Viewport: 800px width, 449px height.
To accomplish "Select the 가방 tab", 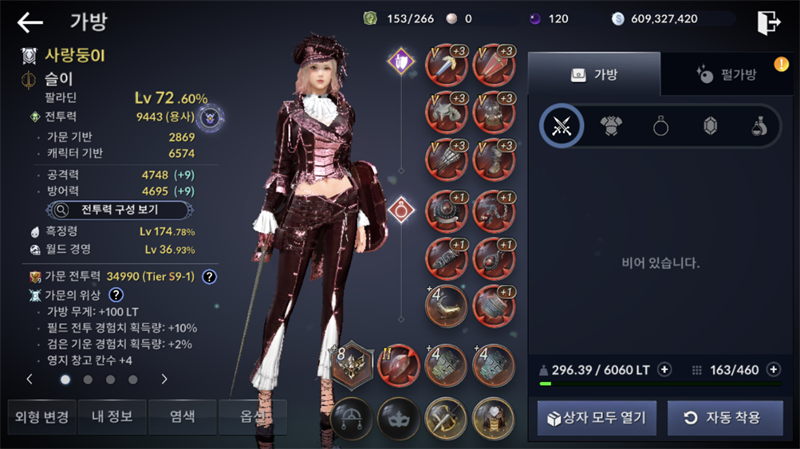I will click(594, 74).
